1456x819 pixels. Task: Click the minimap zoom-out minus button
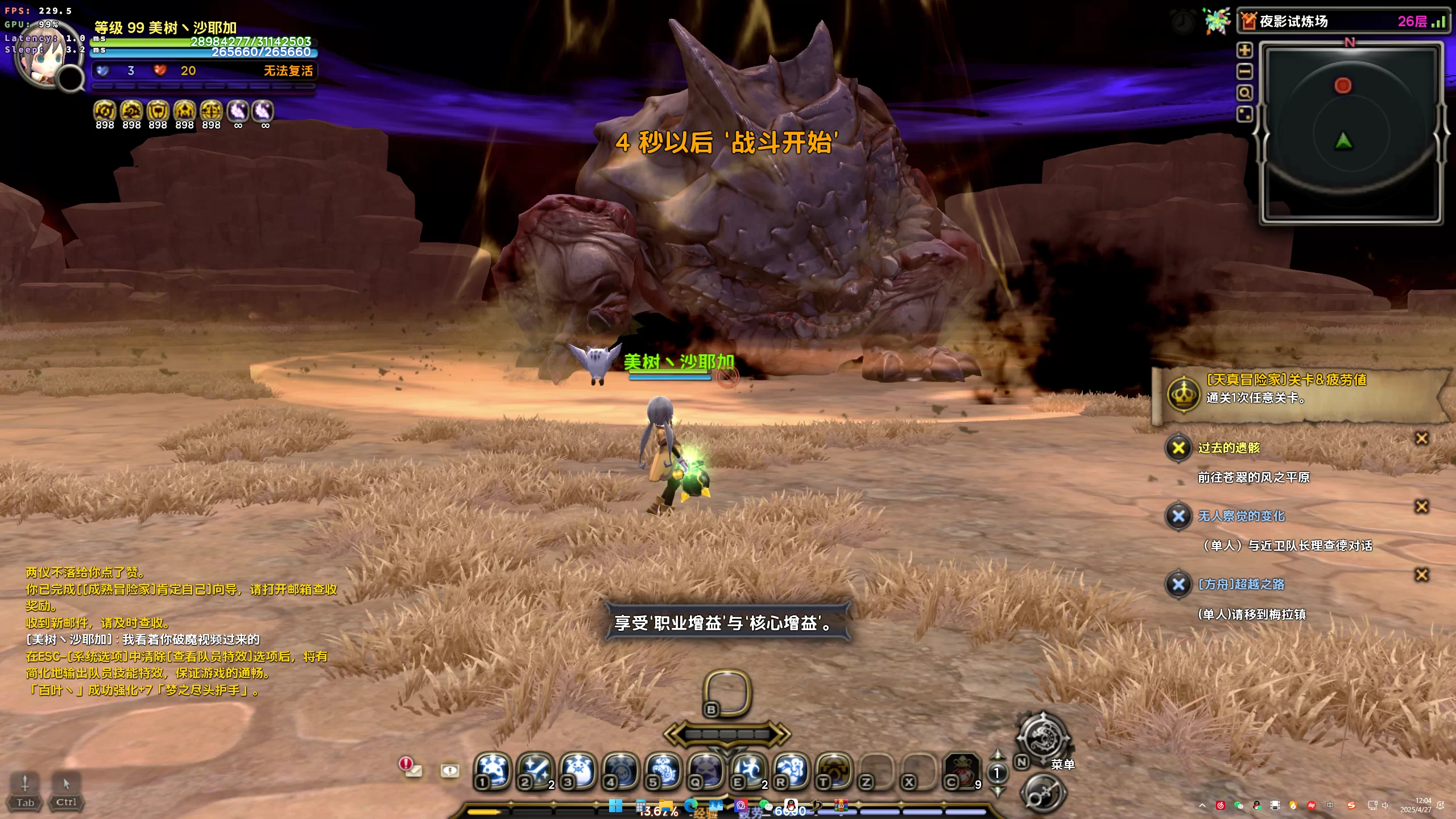click(1244, 72)
